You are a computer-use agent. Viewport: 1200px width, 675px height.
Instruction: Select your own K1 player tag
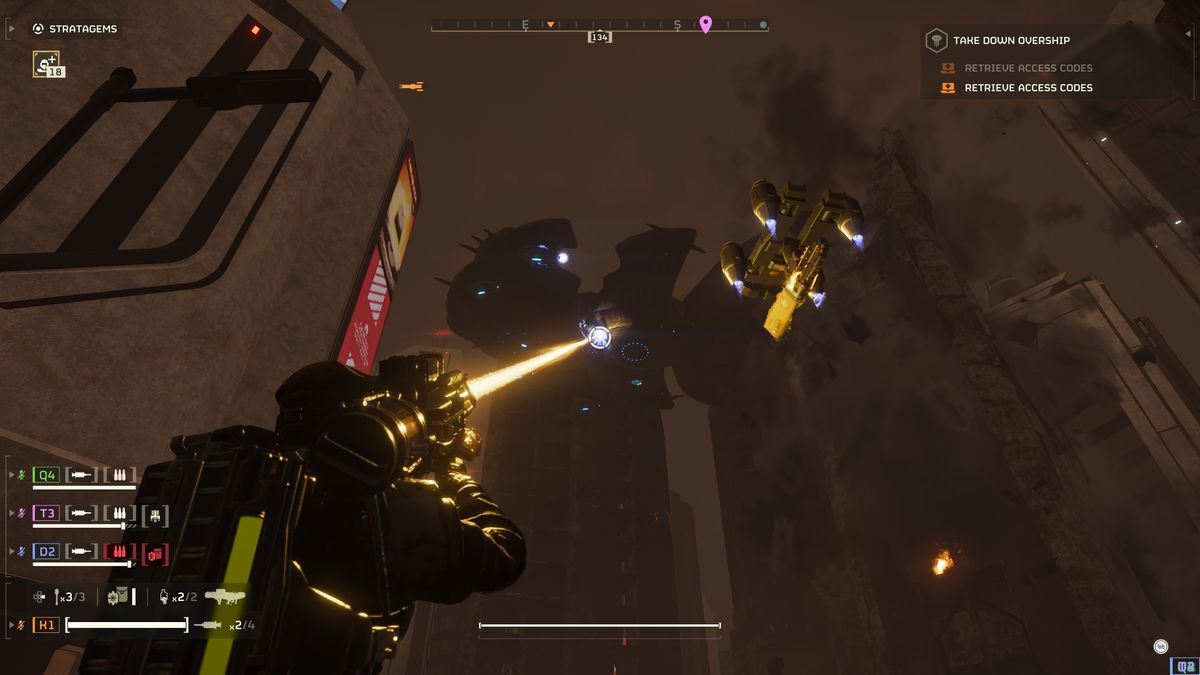click(x=46, y=625)
